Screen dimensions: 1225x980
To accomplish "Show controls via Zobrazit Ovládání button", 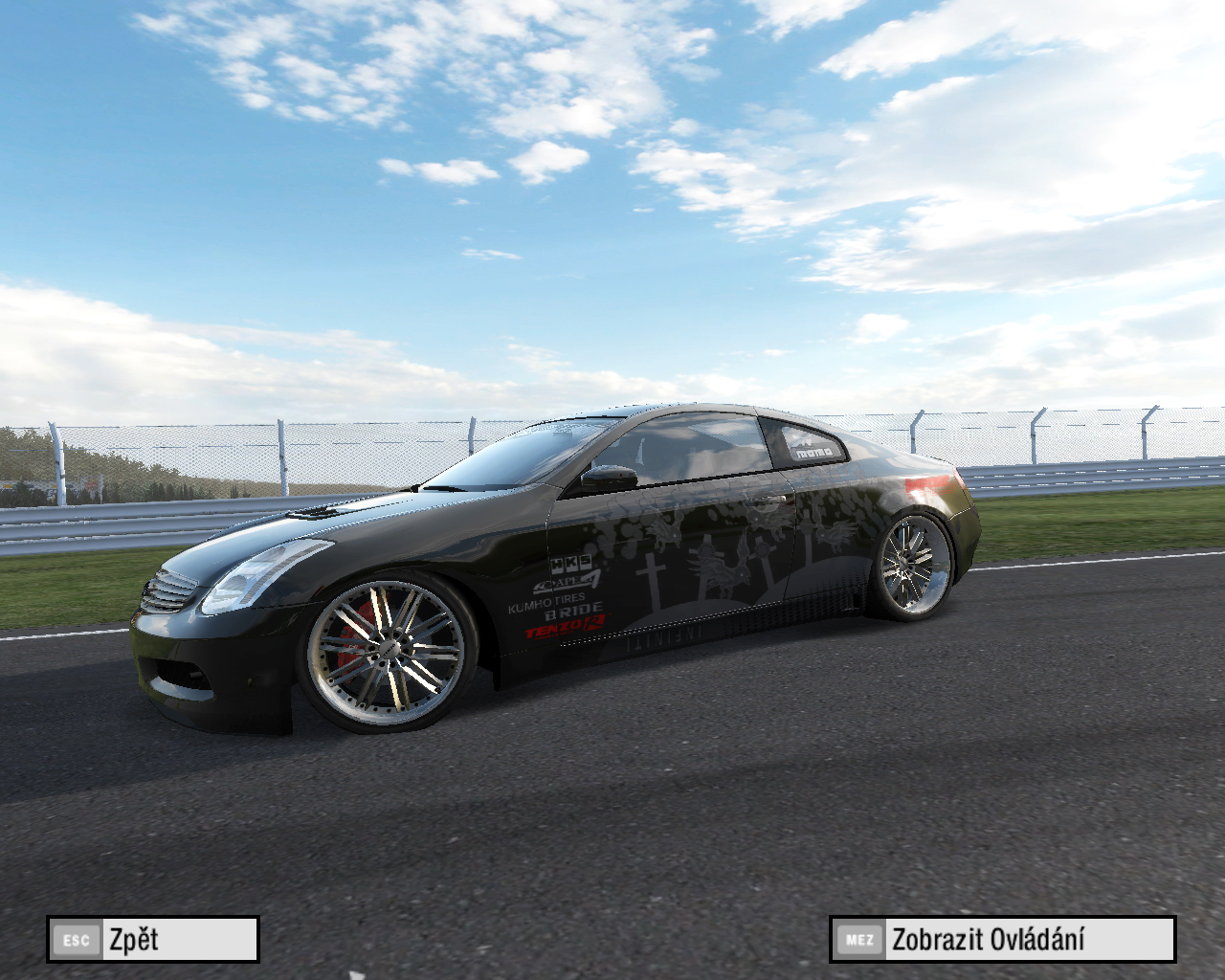I will click(x=1002, y=939).
